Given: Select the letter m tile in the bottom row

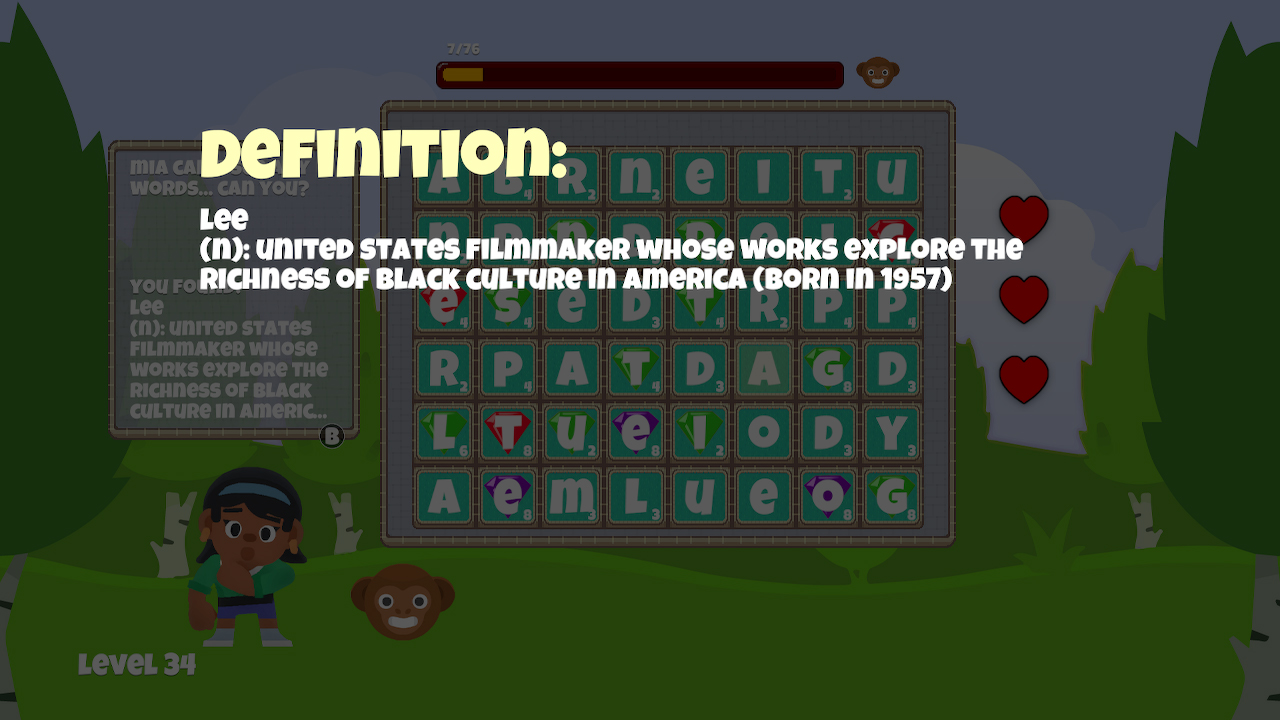Looking at the screenshot, I should [x=571, y=496].
